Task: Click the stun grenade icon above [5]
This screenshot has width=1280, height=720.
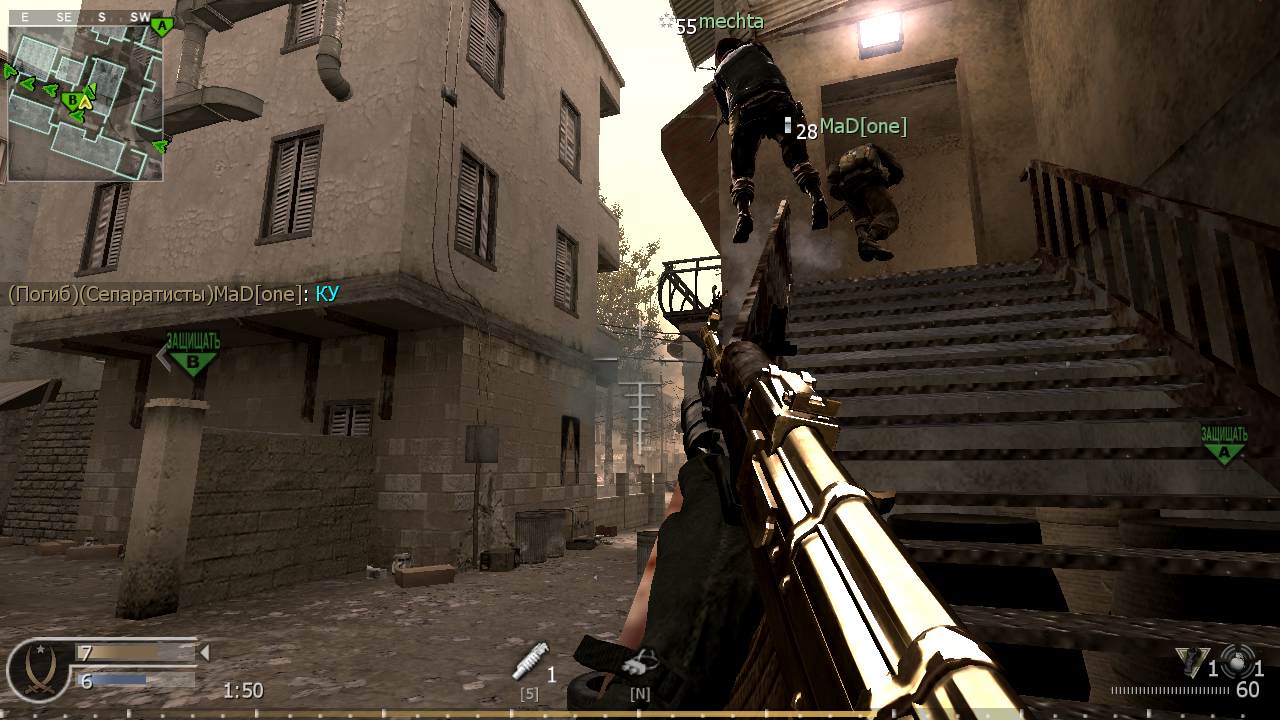Action: click(x=528, y=665)
